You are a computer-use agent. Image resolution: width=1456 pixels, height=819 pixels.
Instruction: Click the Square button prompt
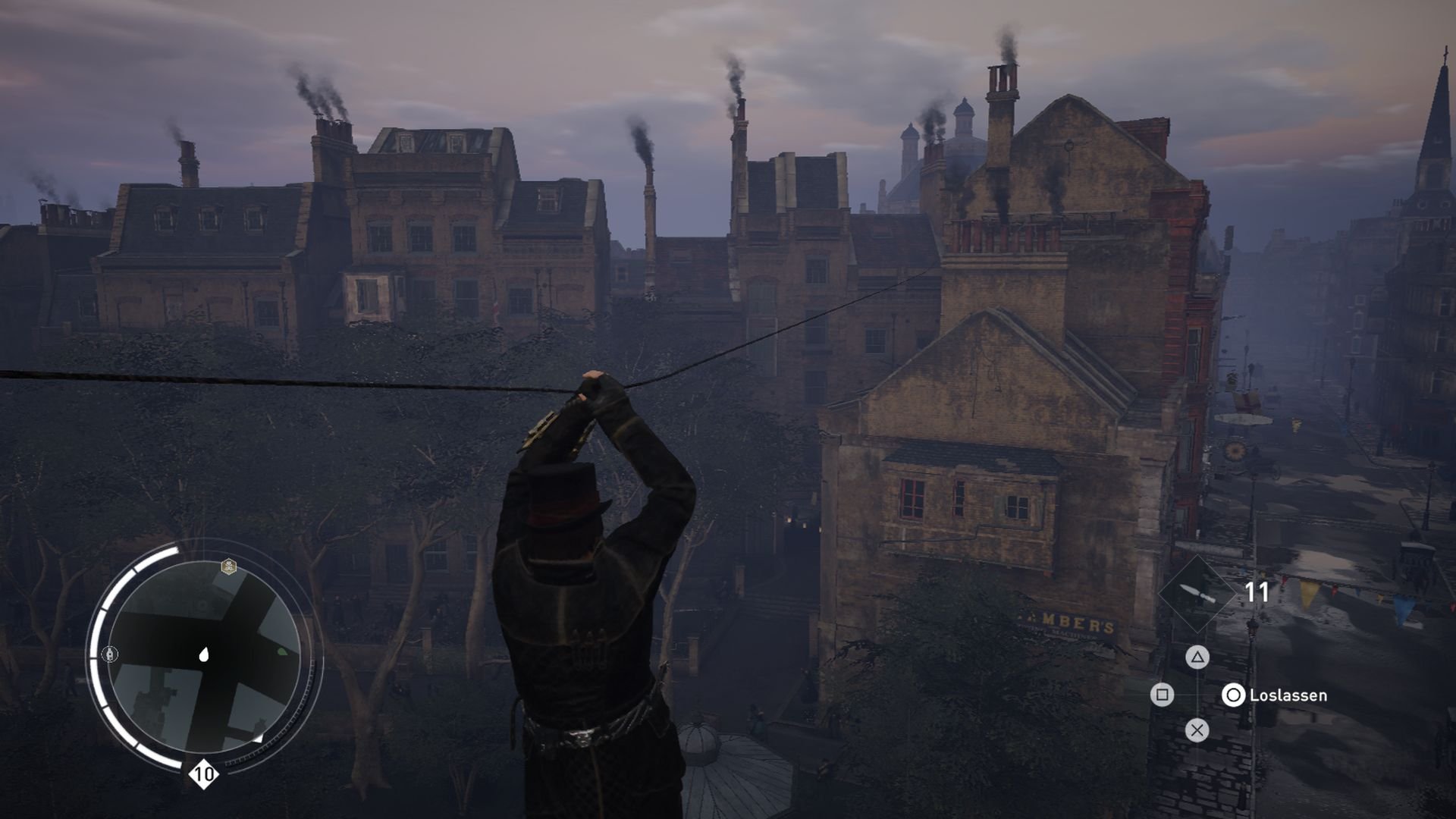click(1162, 694)
